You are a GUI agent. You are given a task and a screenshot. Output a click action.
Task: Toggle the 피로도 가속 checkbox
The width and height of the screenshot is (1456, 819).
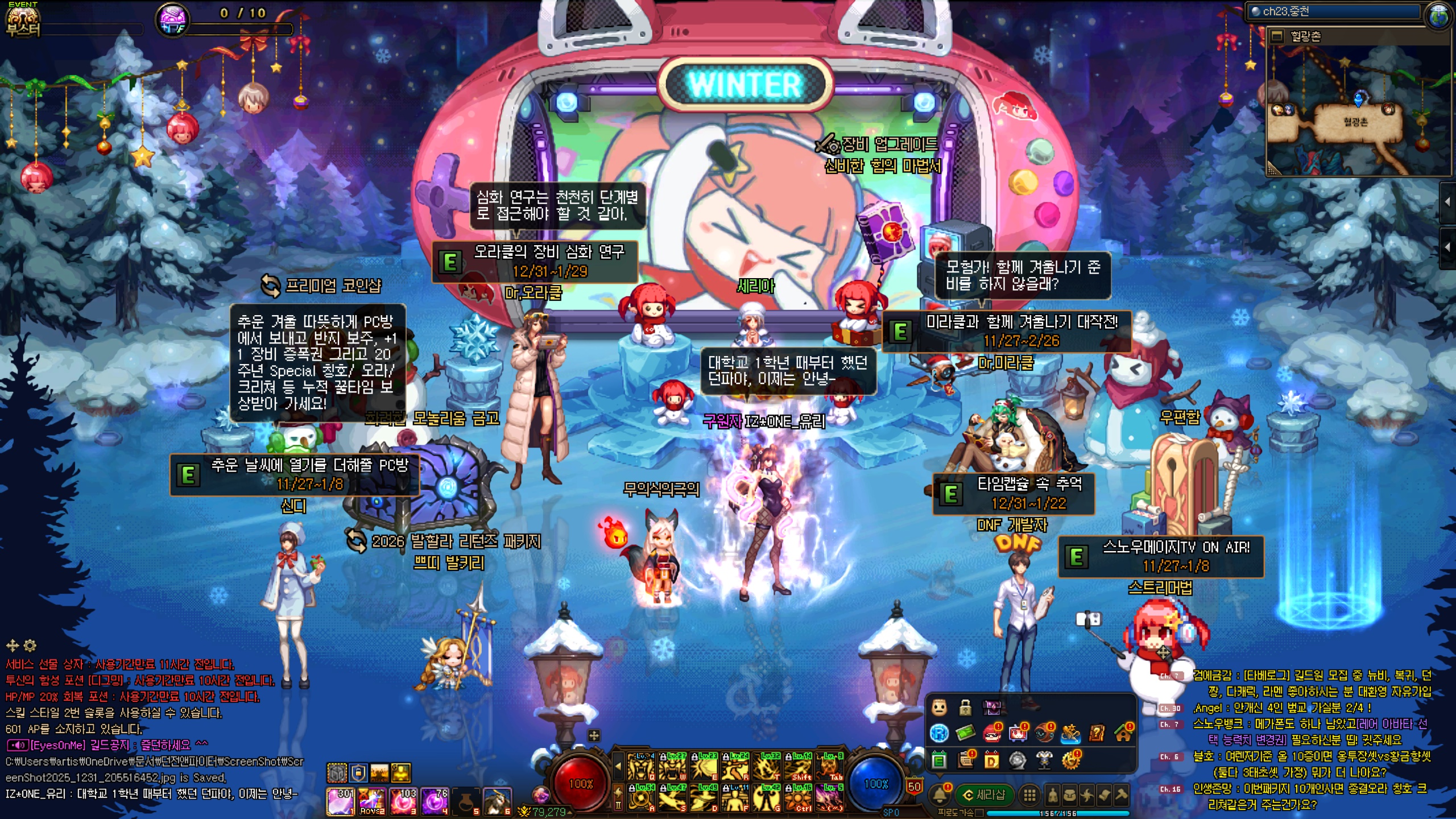click(x=979, y=813)
